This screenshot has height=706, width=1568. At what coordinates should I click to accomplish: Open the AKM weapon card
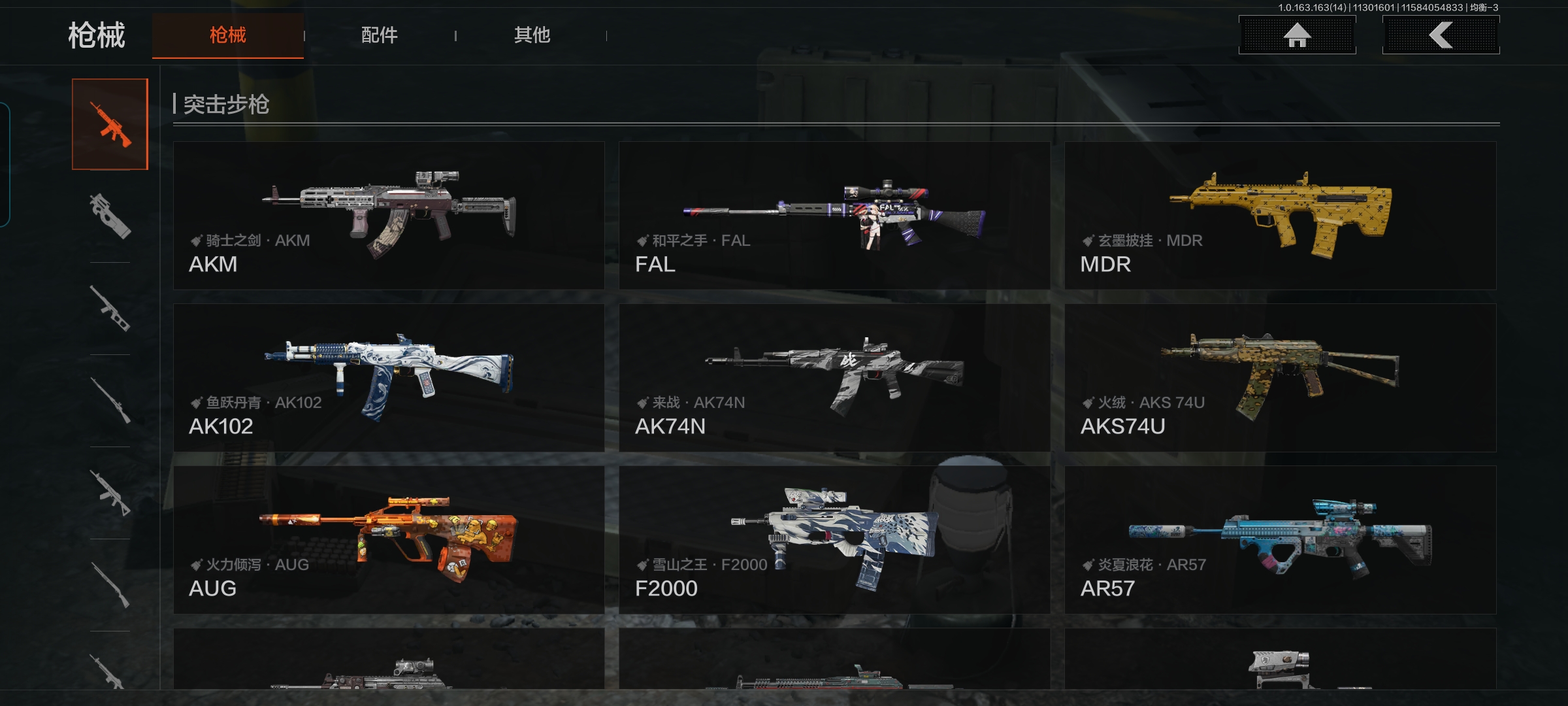point(389,216)
